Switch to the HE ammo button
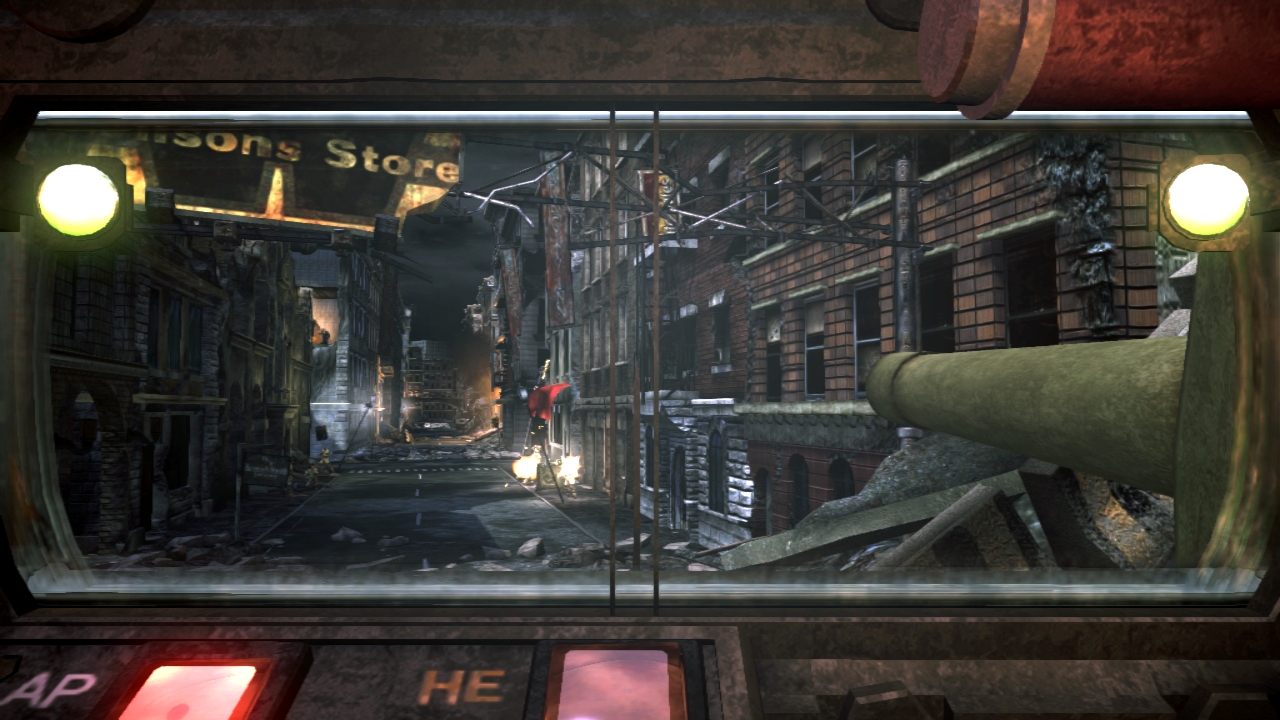 point(613,686)
